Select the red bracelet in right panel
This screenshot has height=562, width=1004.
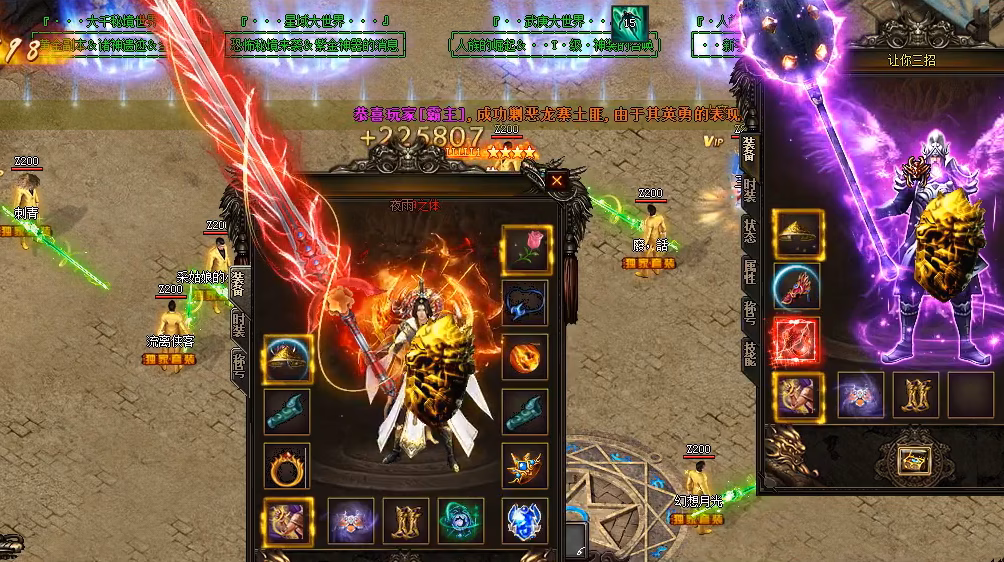tap(797, 287)
